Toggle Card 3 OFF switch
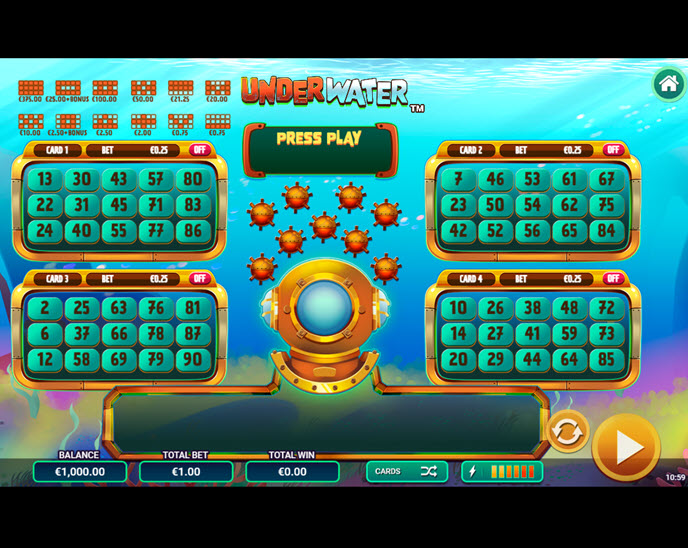Image resolution: width=688 pixels, height=548 pixels. 199,279
